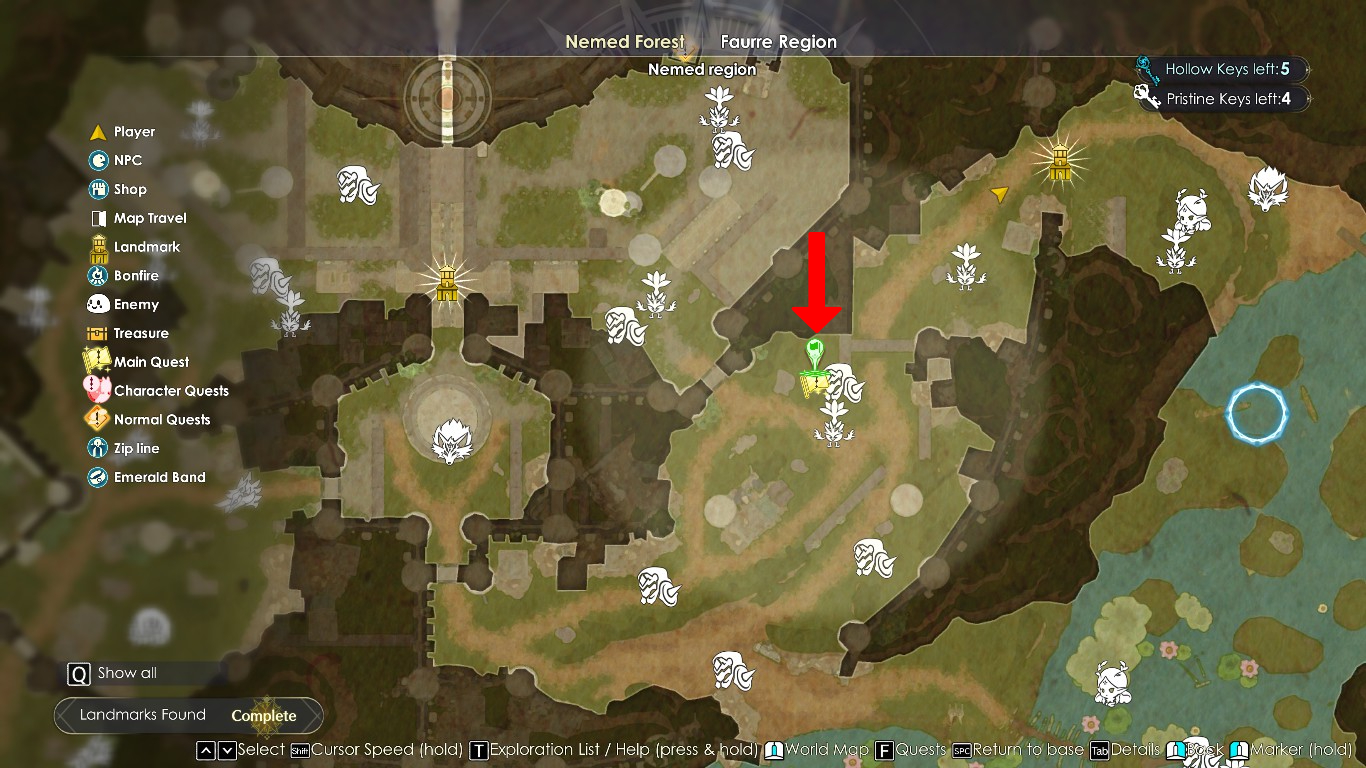Select the Nemed Forest tab
The height and width of the screenshot is (768, 1366).
click(x=625, y=42)
